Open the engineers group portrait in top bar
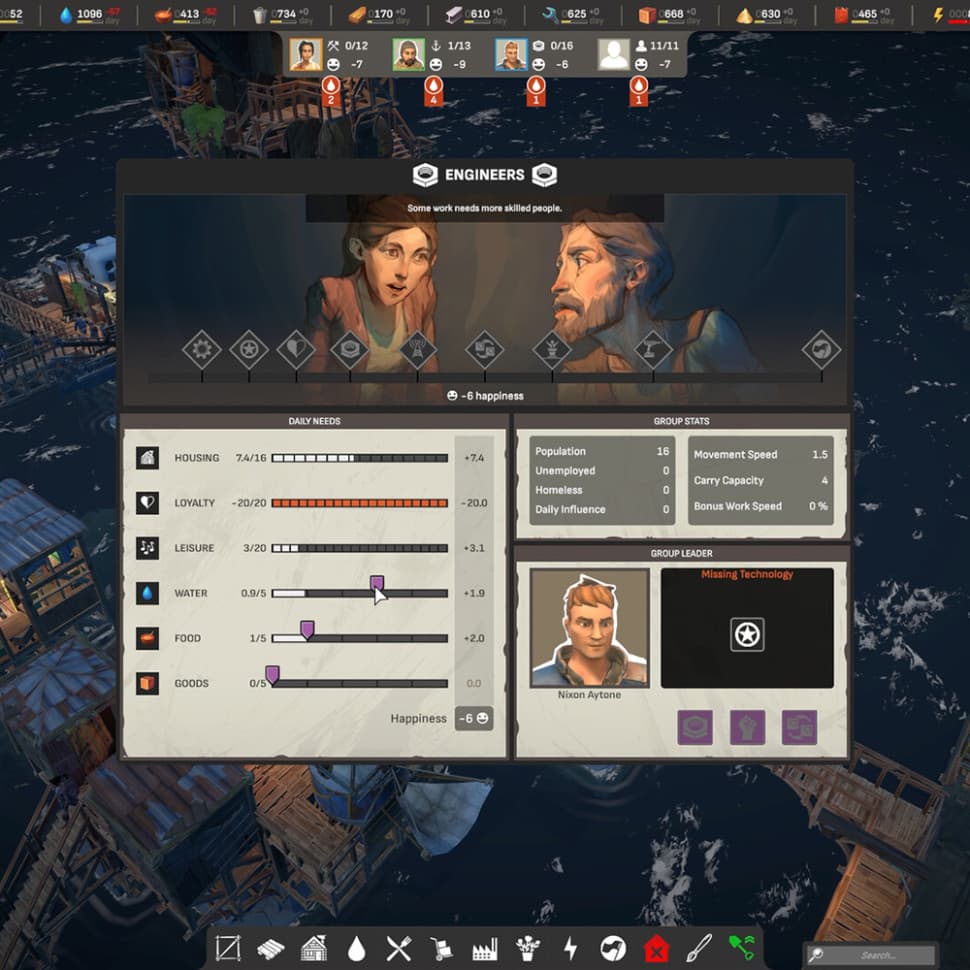The height and width of the screenshot is (970, 970). pyautogui.click(x=511, y=54)
